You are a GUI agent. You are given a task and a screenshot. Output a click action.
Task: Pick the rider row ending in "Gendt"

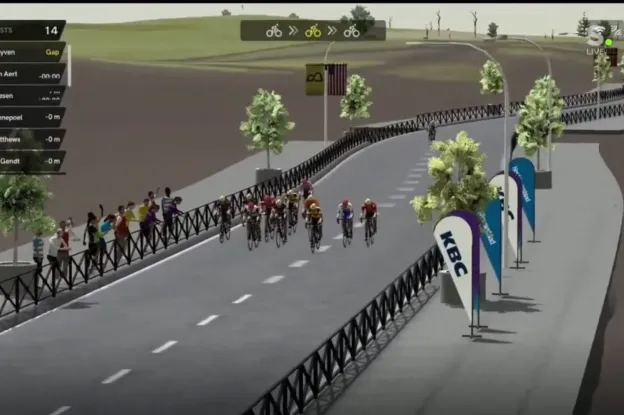32,161
